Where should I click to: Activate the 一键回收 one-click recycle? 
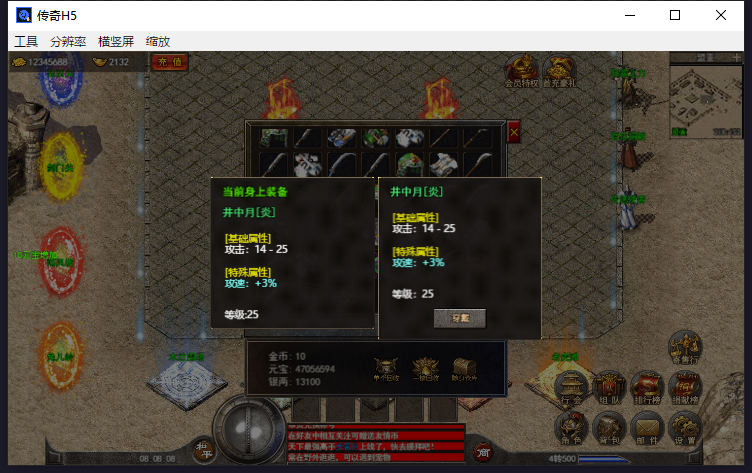(426, 368)
